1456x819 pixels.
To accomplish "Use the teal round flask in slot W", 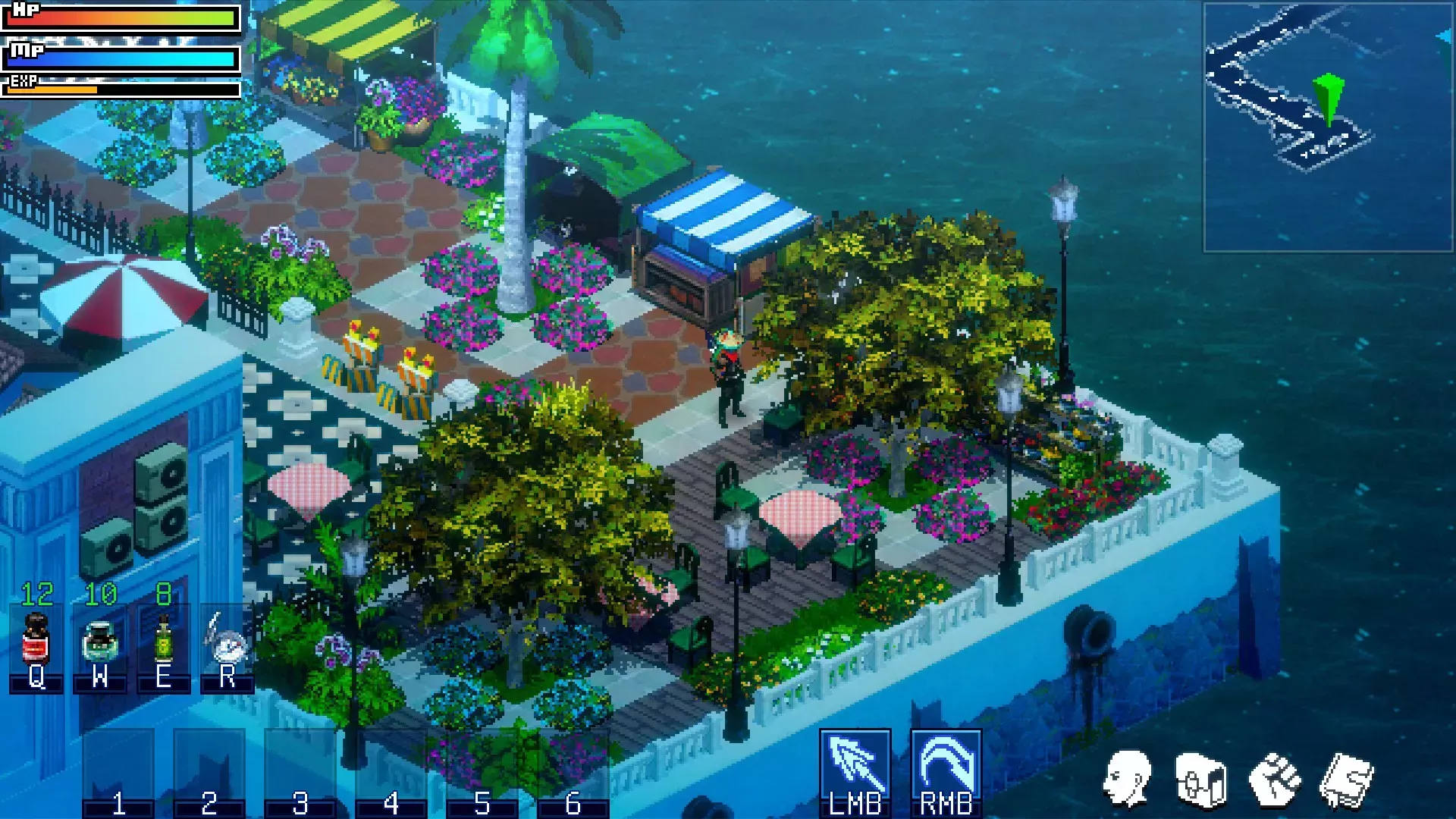I will [99, 642].
